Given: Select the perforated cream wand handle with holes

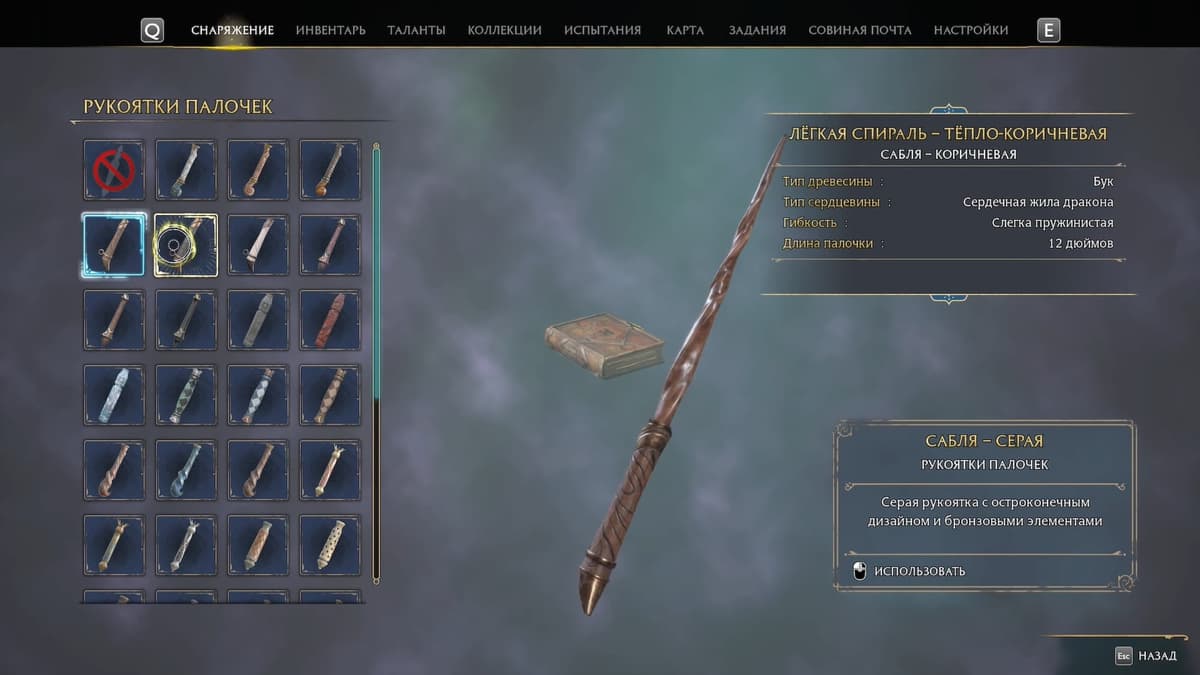Looking at the screenshot, I should 330,545.
